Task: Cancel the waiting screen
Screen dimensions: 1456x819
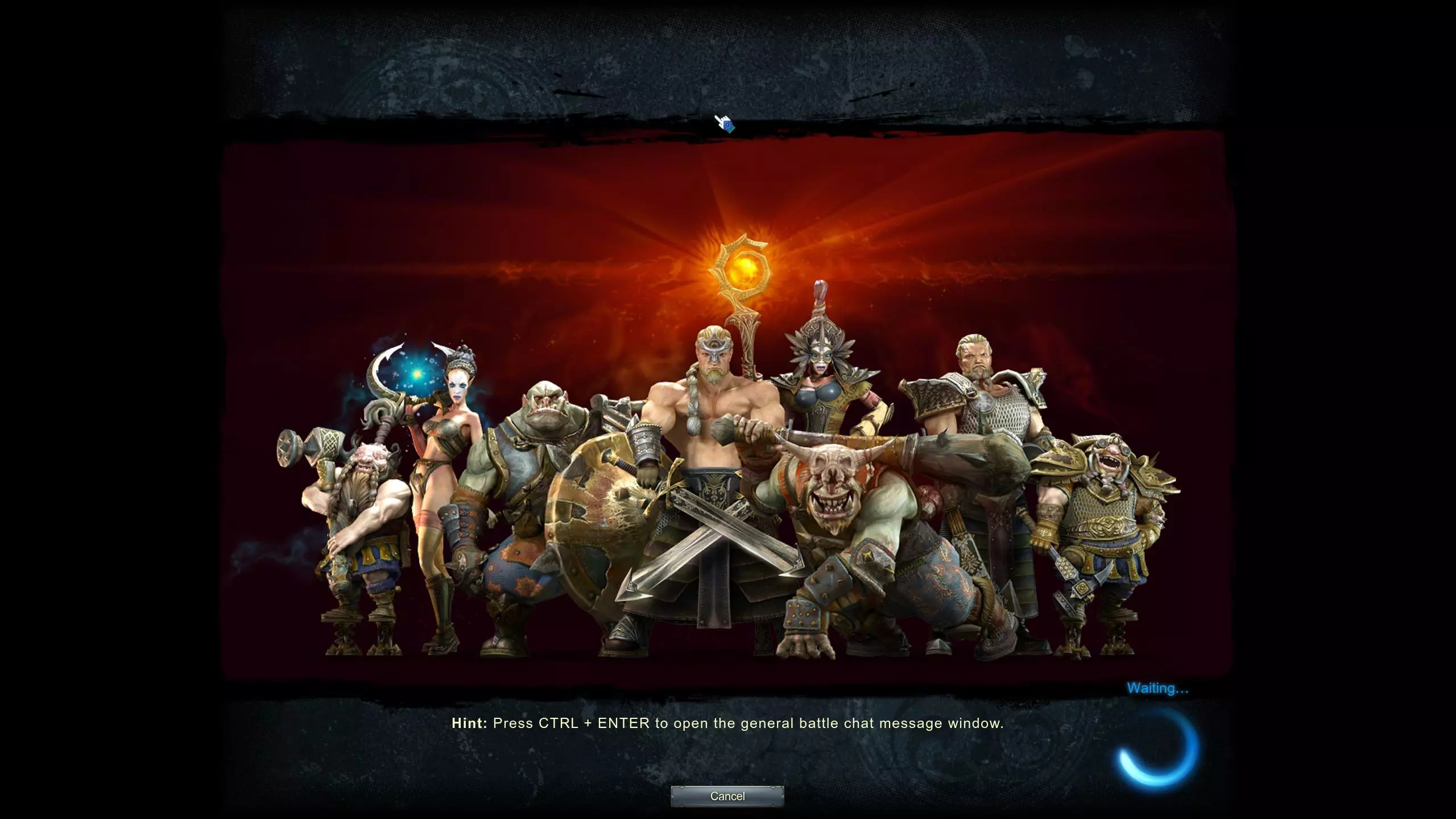Action: [x=727, y=796]
